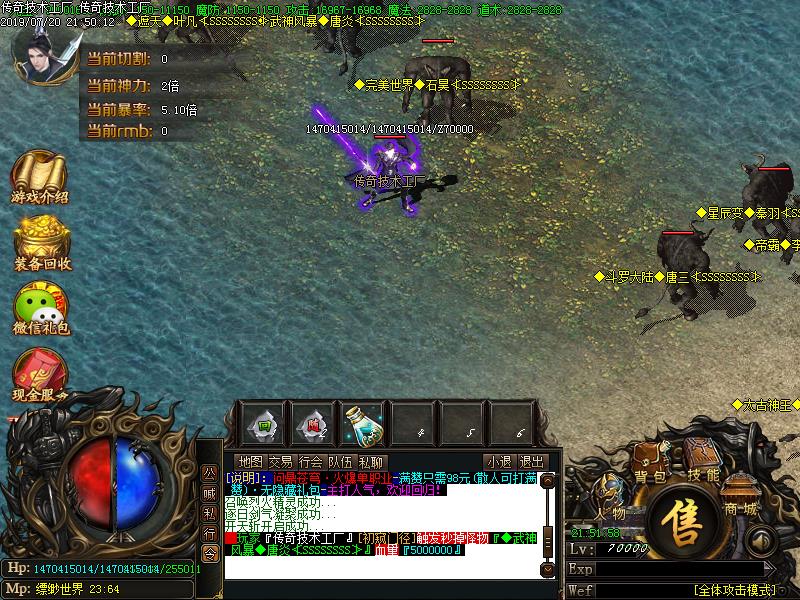Click 小退 to return to character select
800x600 pixels.
(498, 462)
